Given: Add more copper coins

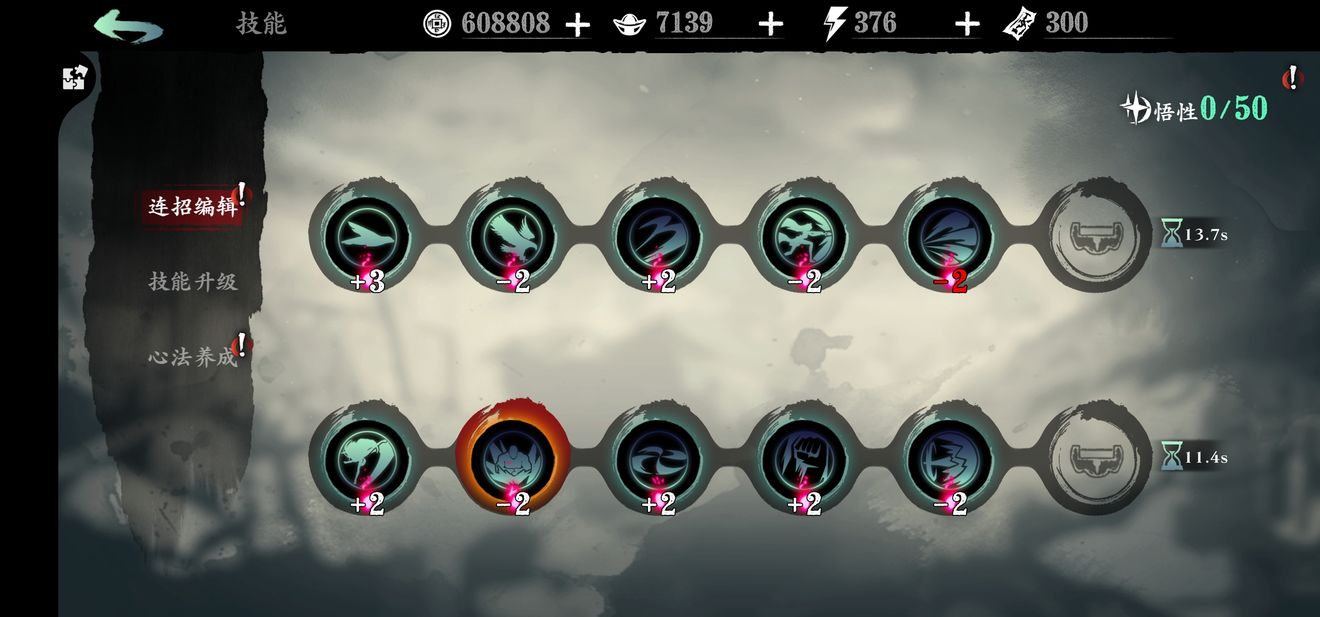Looking at the screenshot, I should 577,25.
